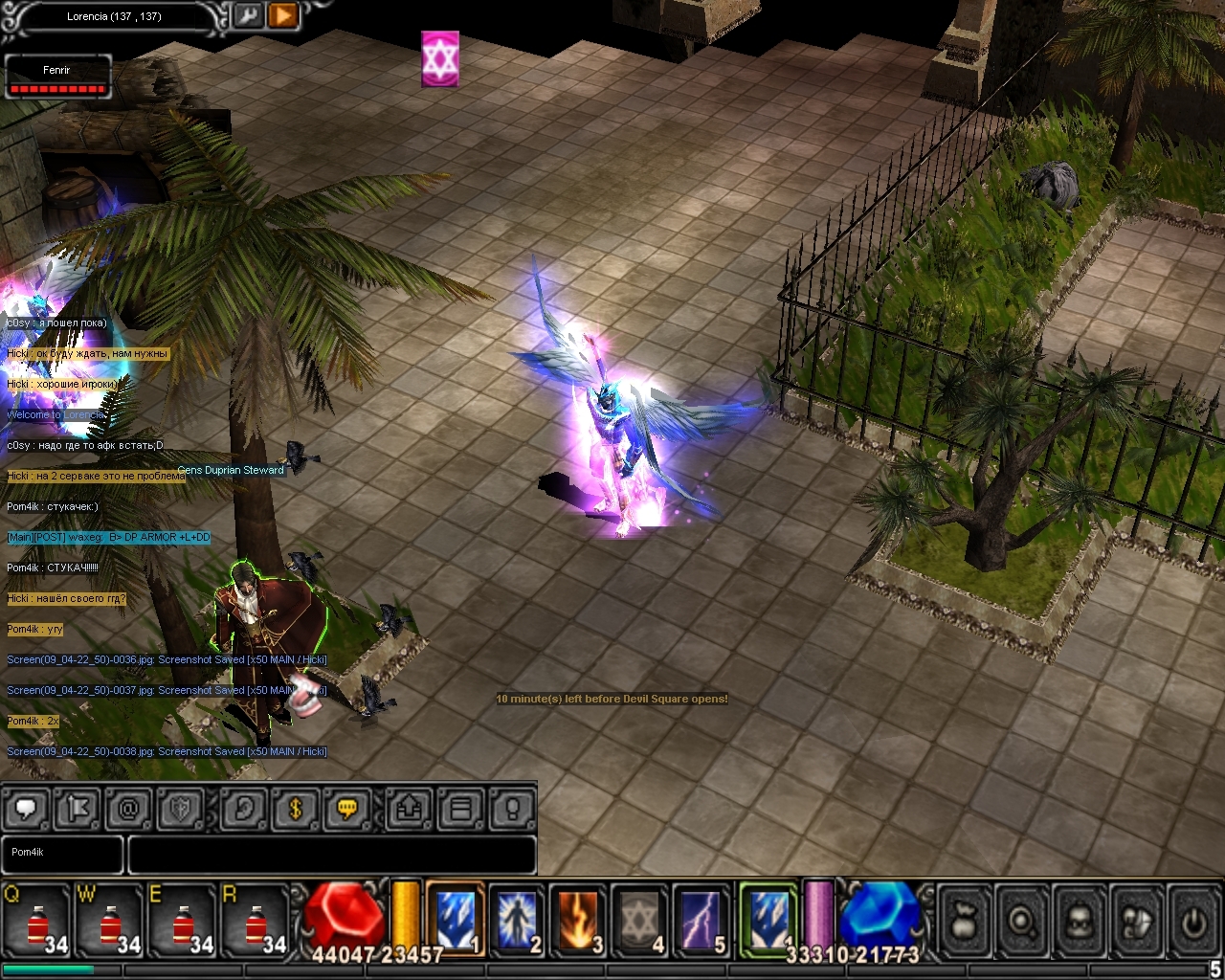Toggle the @ chat filter button

(x=128, y=810)
